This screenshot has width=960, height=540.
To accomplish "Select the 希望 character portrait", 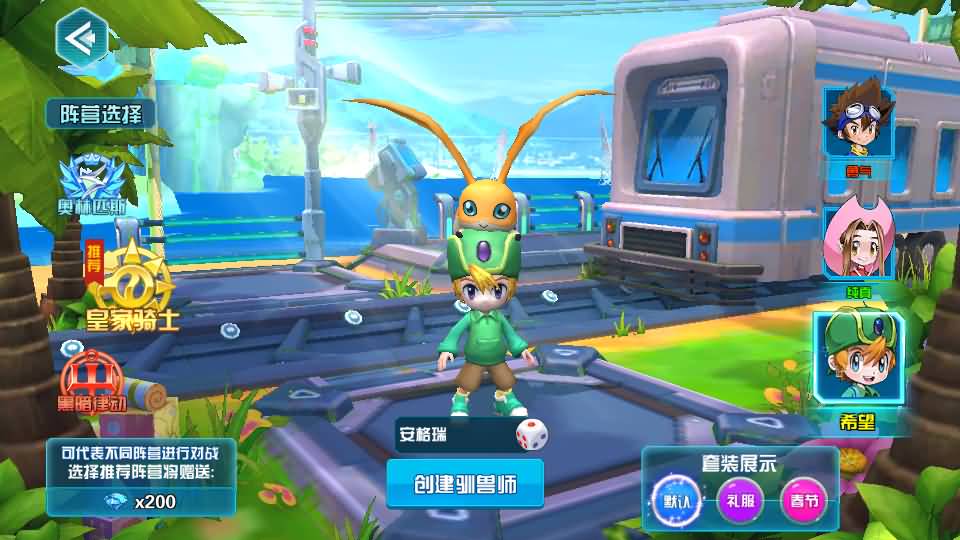I will click(x=857, y=365).
